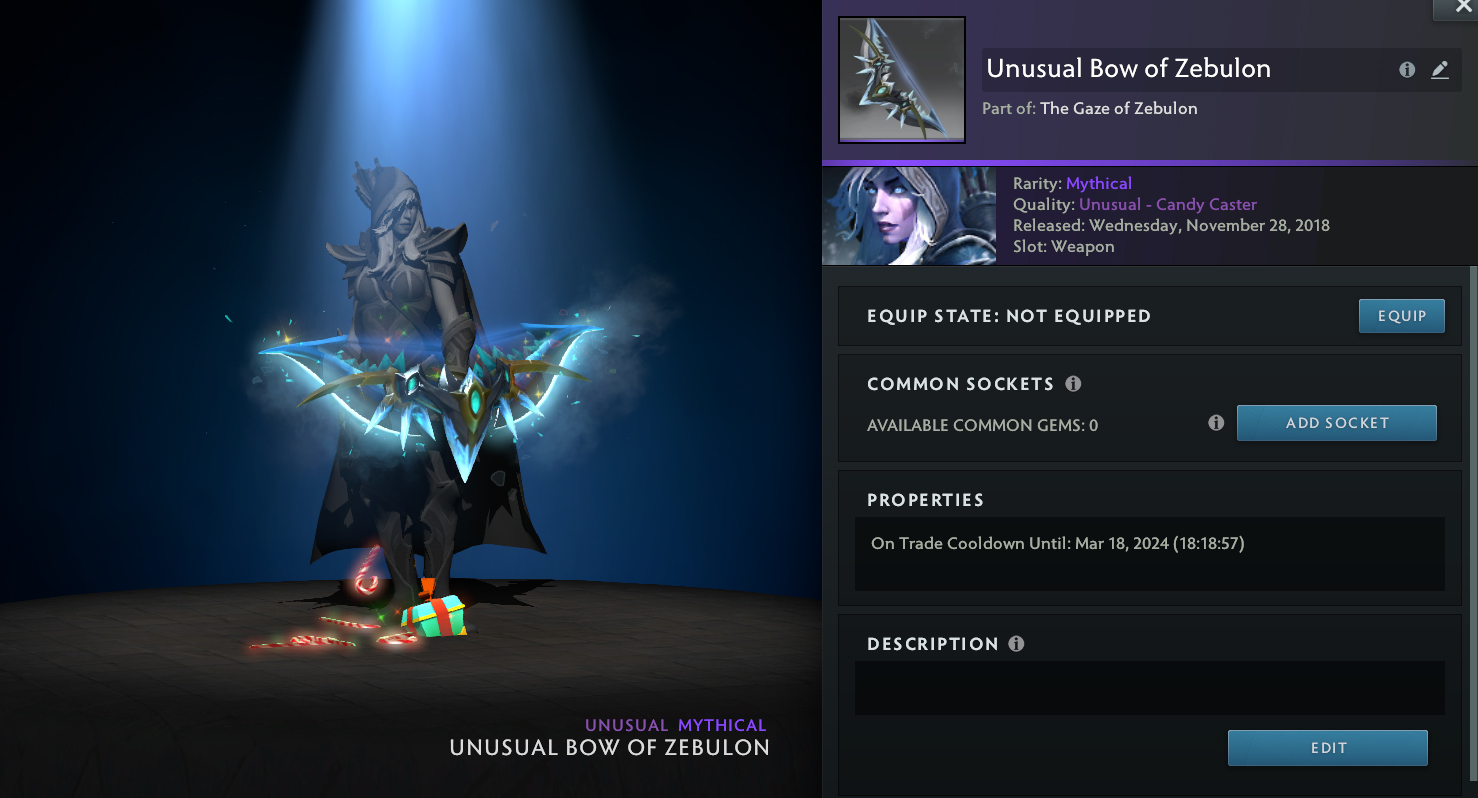Select the Bow of Zebulon thumbnail
This screenshot has height=798, width=1478.
tap(901, 80)
